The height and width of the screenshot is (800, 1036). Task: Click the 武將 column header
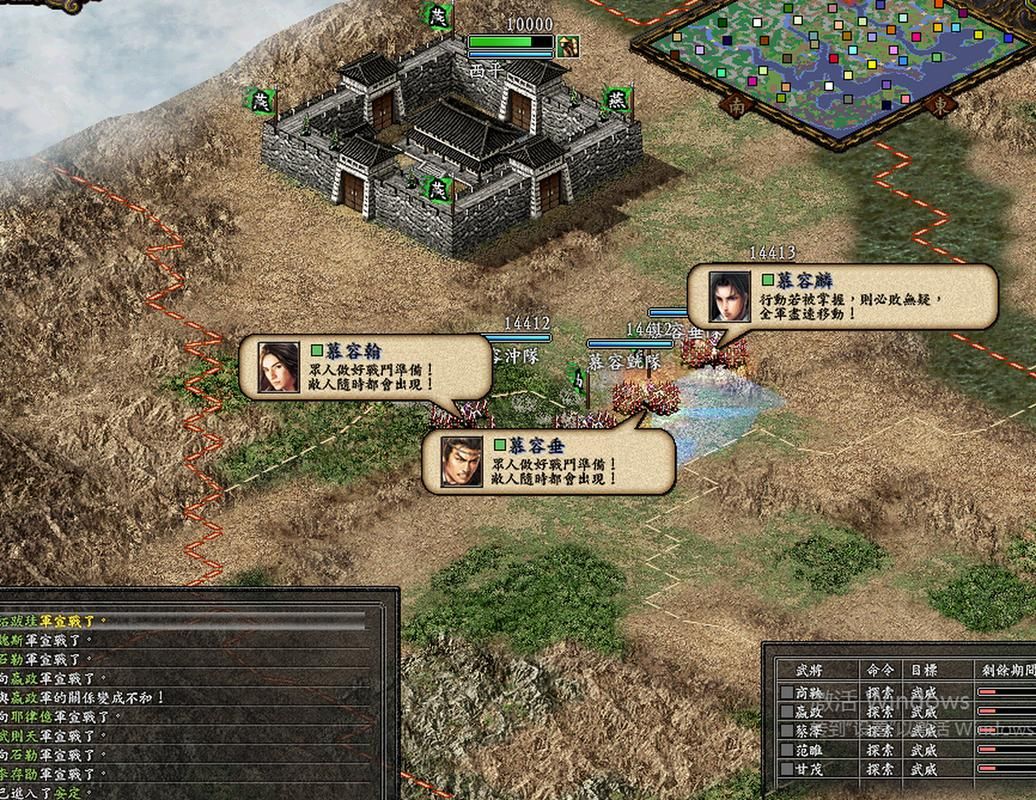[808, 669]
